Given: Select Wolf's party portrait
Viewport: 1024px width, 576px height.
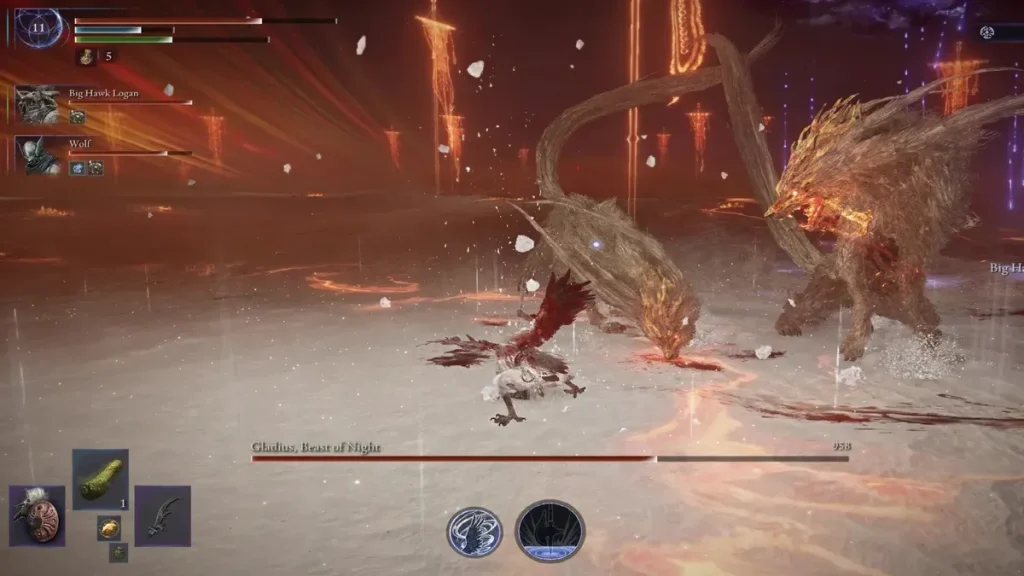Looking at the screenshot, I should [x=39, y=155].
